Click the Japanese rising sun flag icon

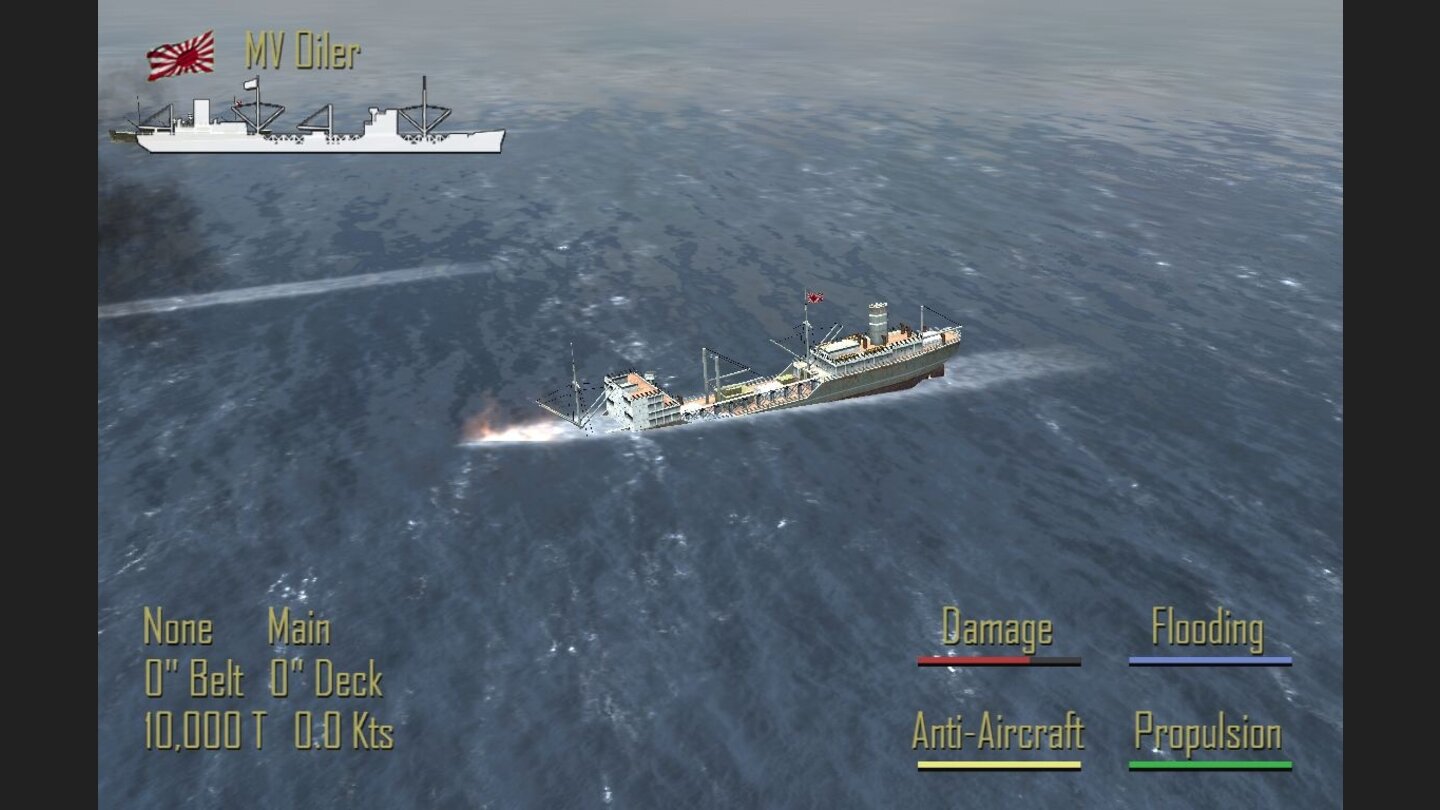pos(181,57)
